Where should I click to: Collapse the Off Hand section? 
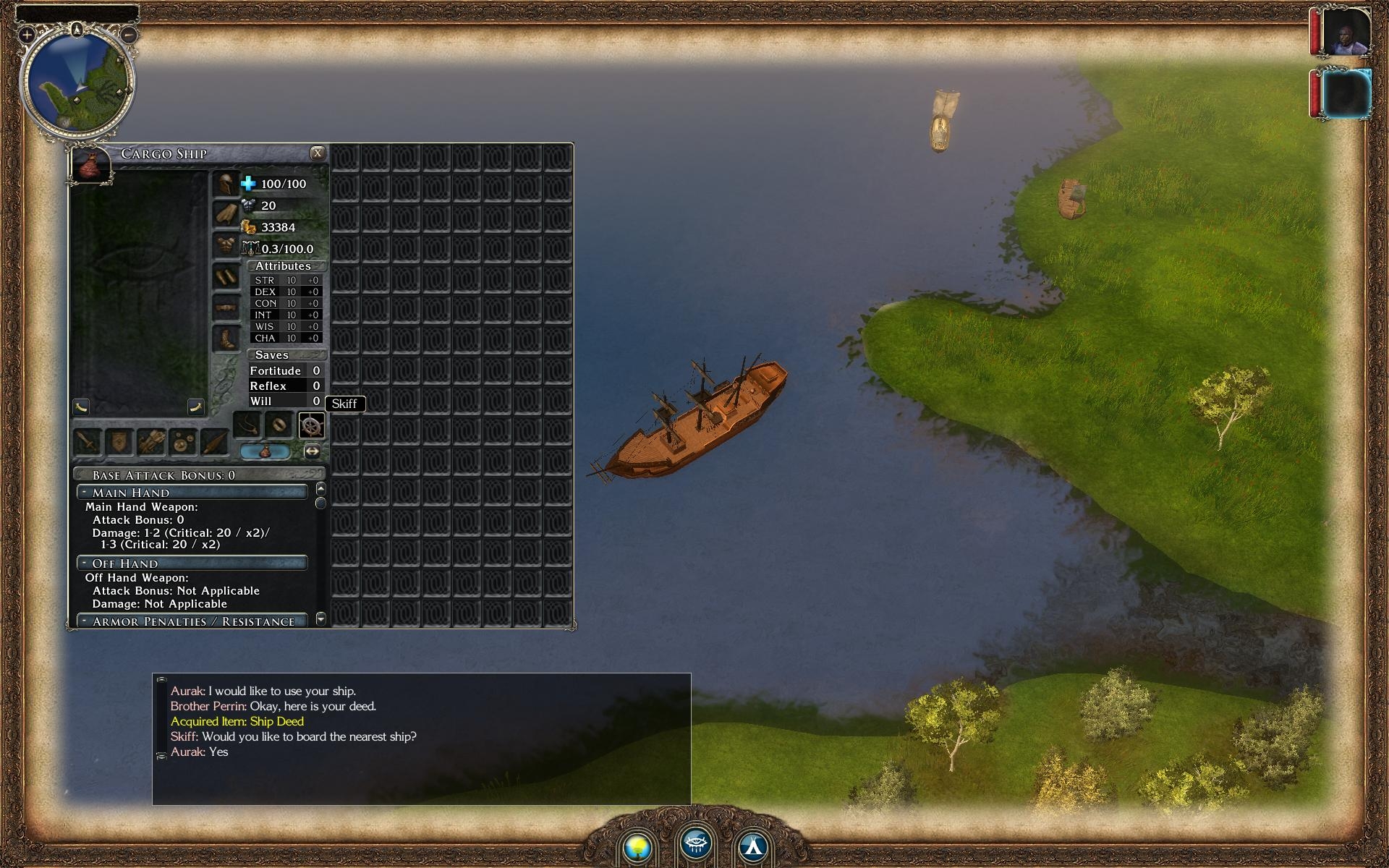coord(85,563)
